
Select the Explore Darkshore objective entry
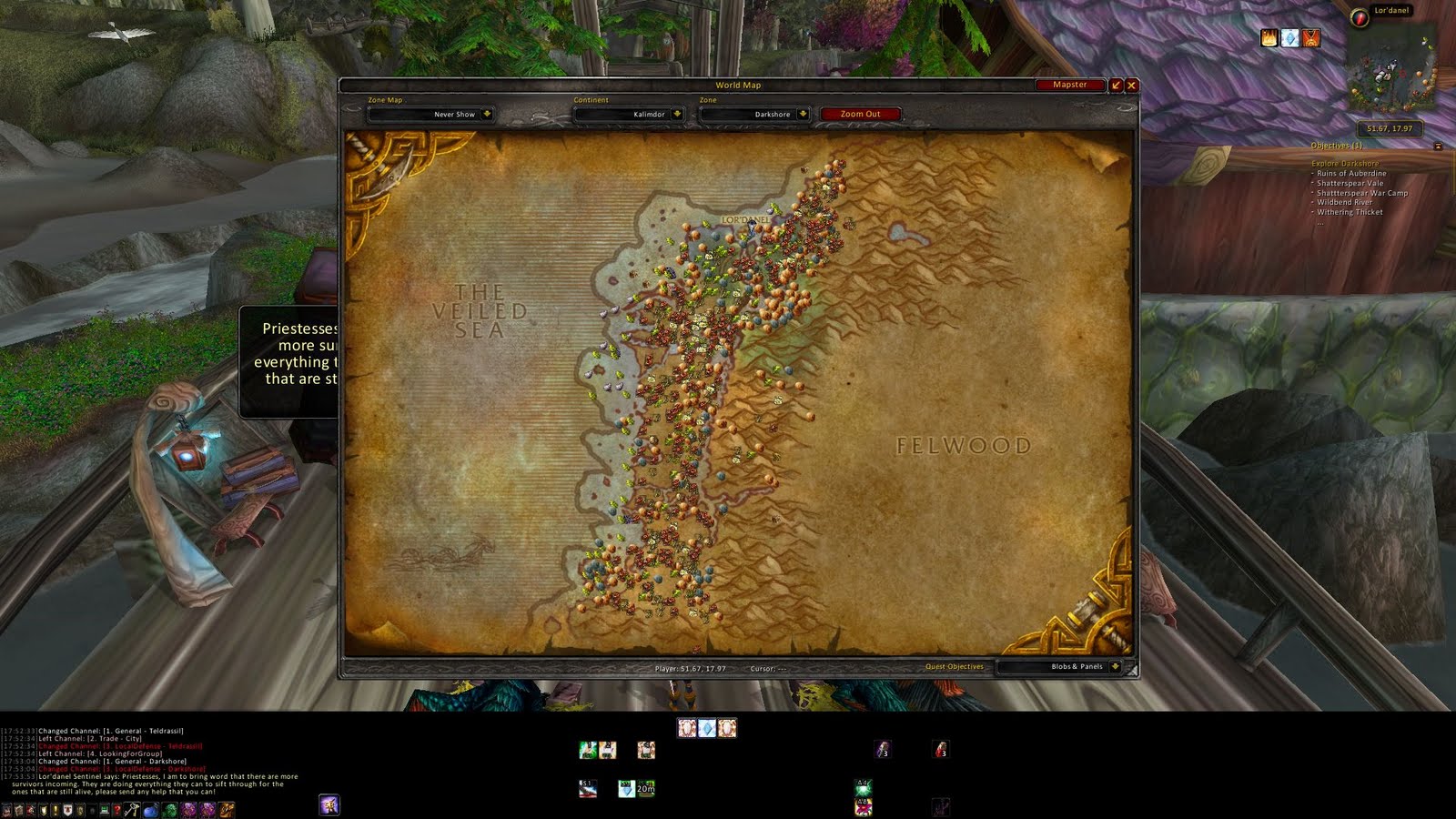[1345, 163]
